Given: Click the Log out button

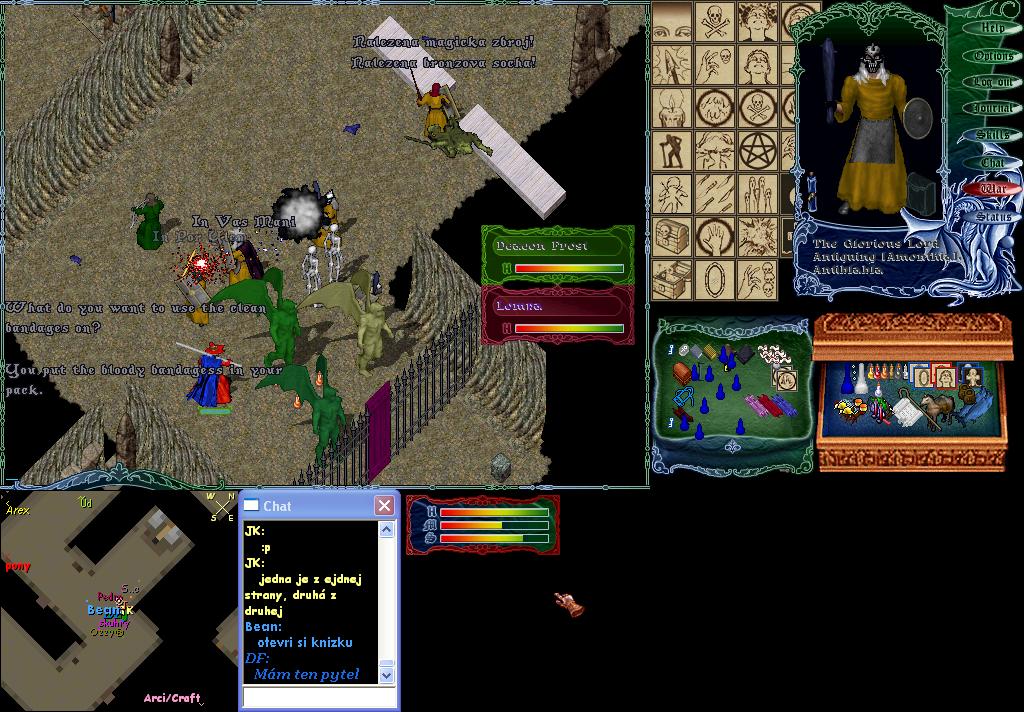Looking at the screenshot, I should [992, 82].
